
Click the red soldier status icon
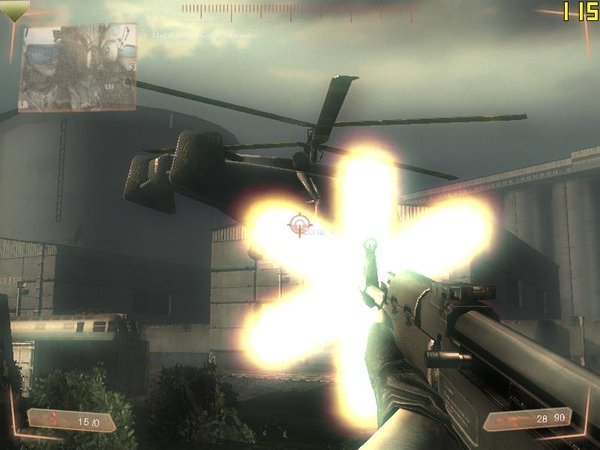click(52, 421)
